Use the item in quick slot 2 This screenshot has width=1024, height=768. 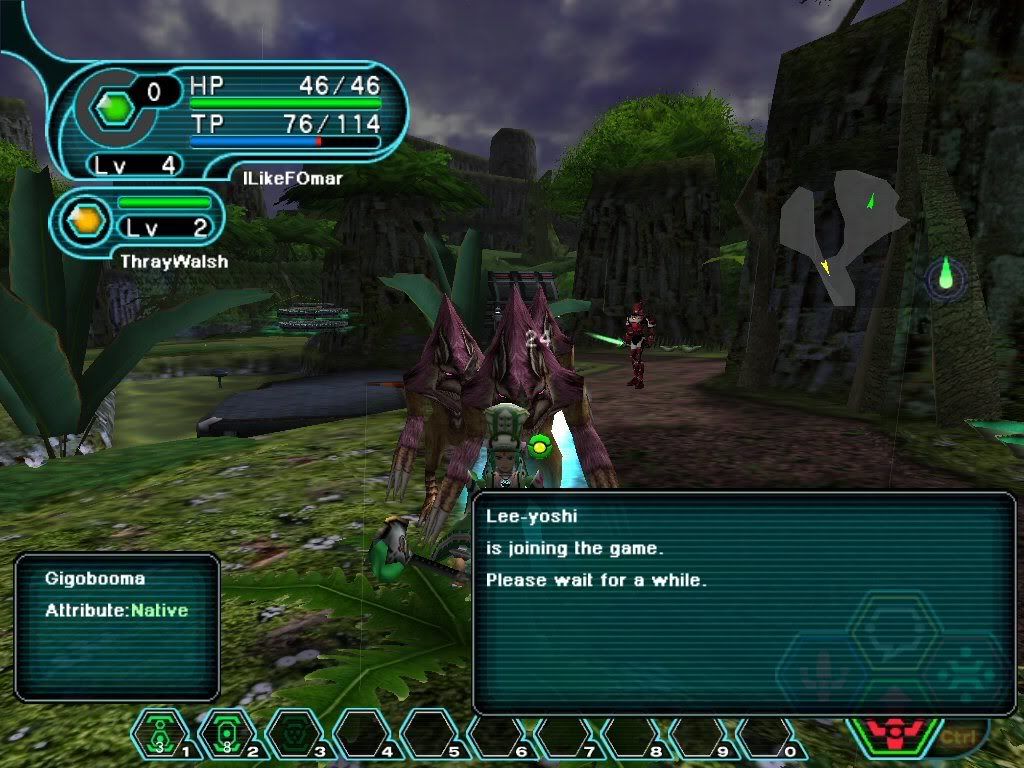(x=227, y=735)
